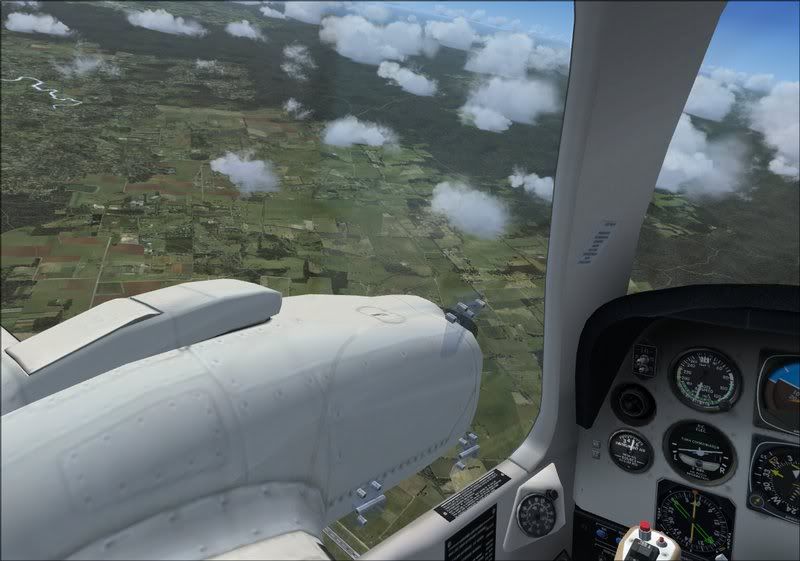Select the turn coordinator instrument
Screen dimensions: 800x561
click(699, 450)
